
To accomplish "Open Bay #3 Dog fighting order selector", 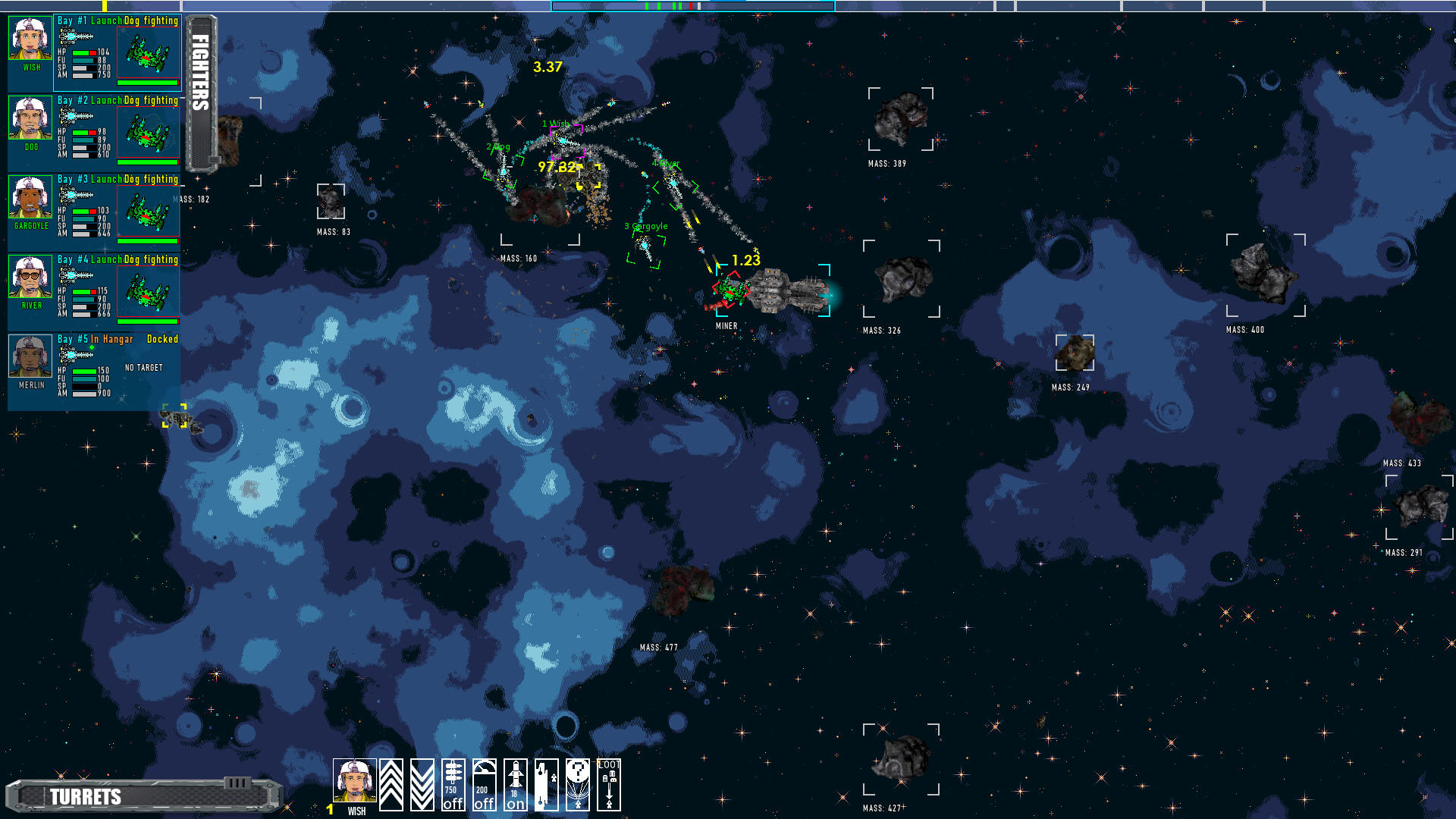I will coord(150,180).
